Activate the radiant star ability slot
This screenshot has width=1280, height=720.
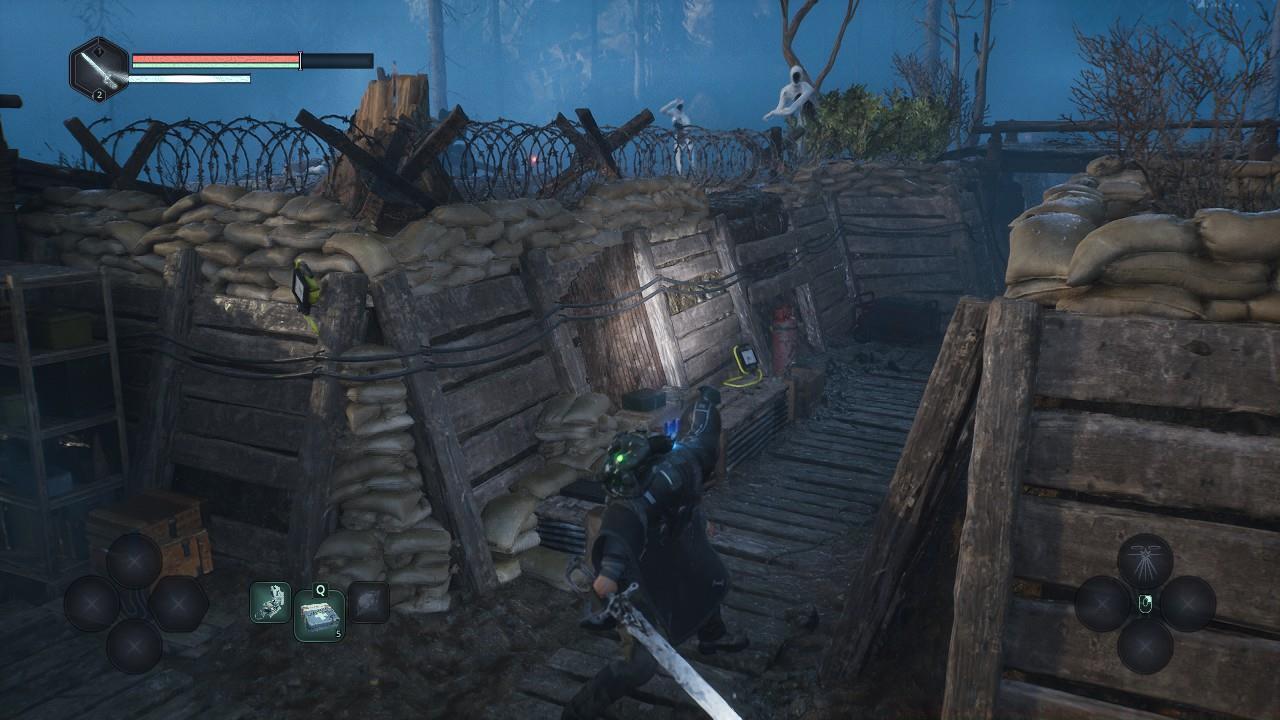(1145, 560)
